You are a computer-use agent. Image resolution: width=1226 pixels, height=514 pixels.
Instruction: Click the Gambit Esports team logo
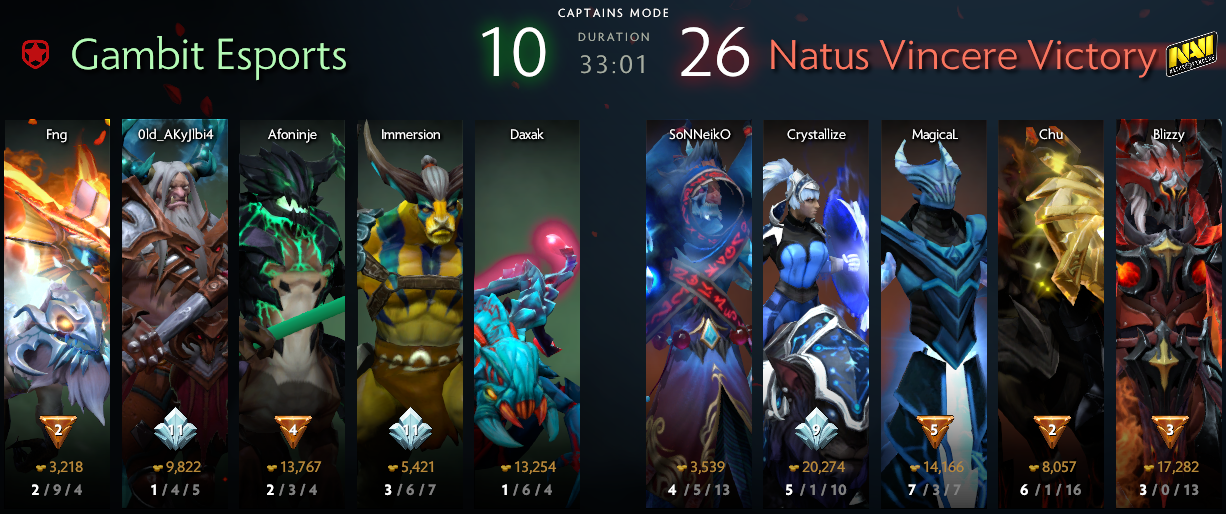pyautogui.click(x=35, y=56)
